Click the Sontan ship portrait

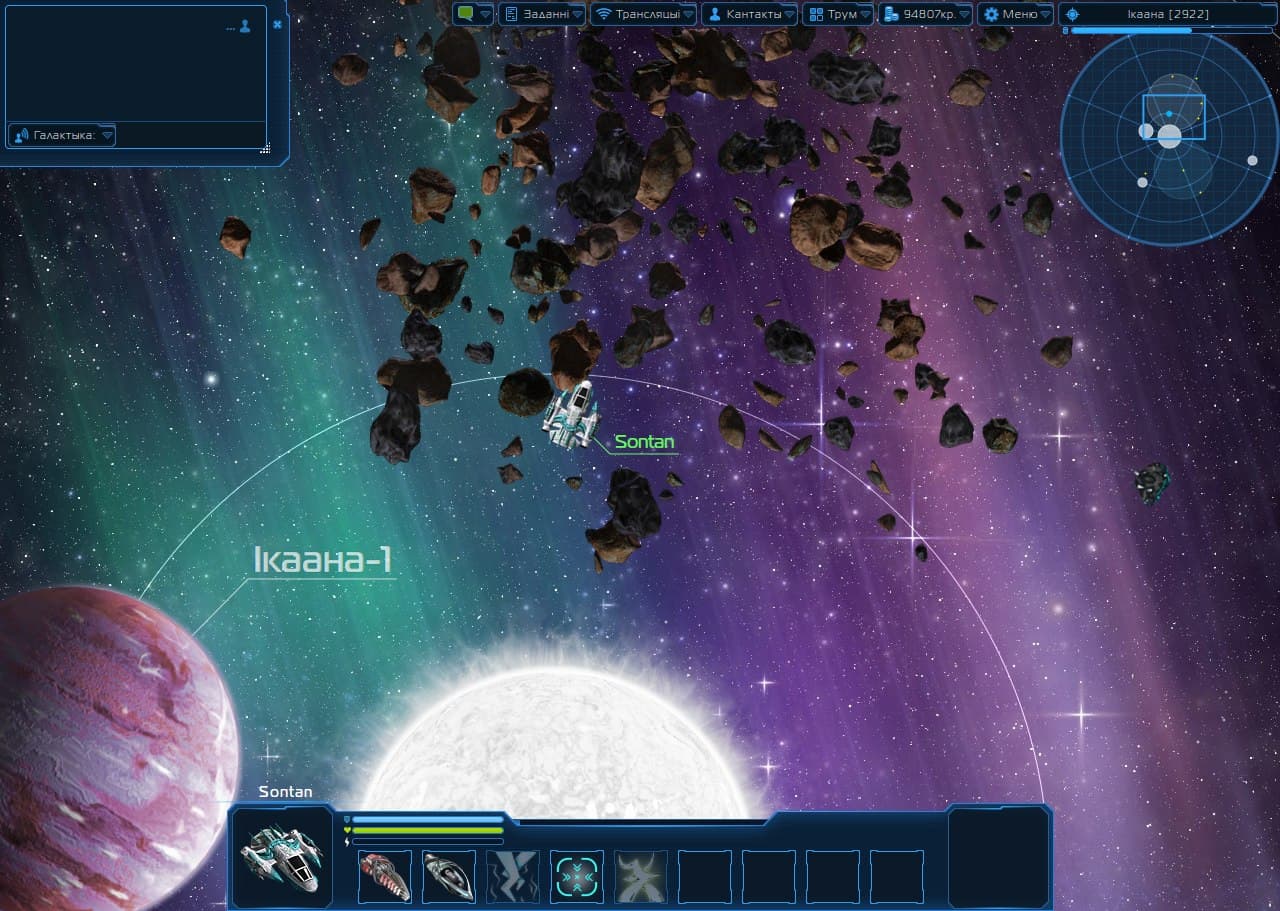tap(281, 857)
